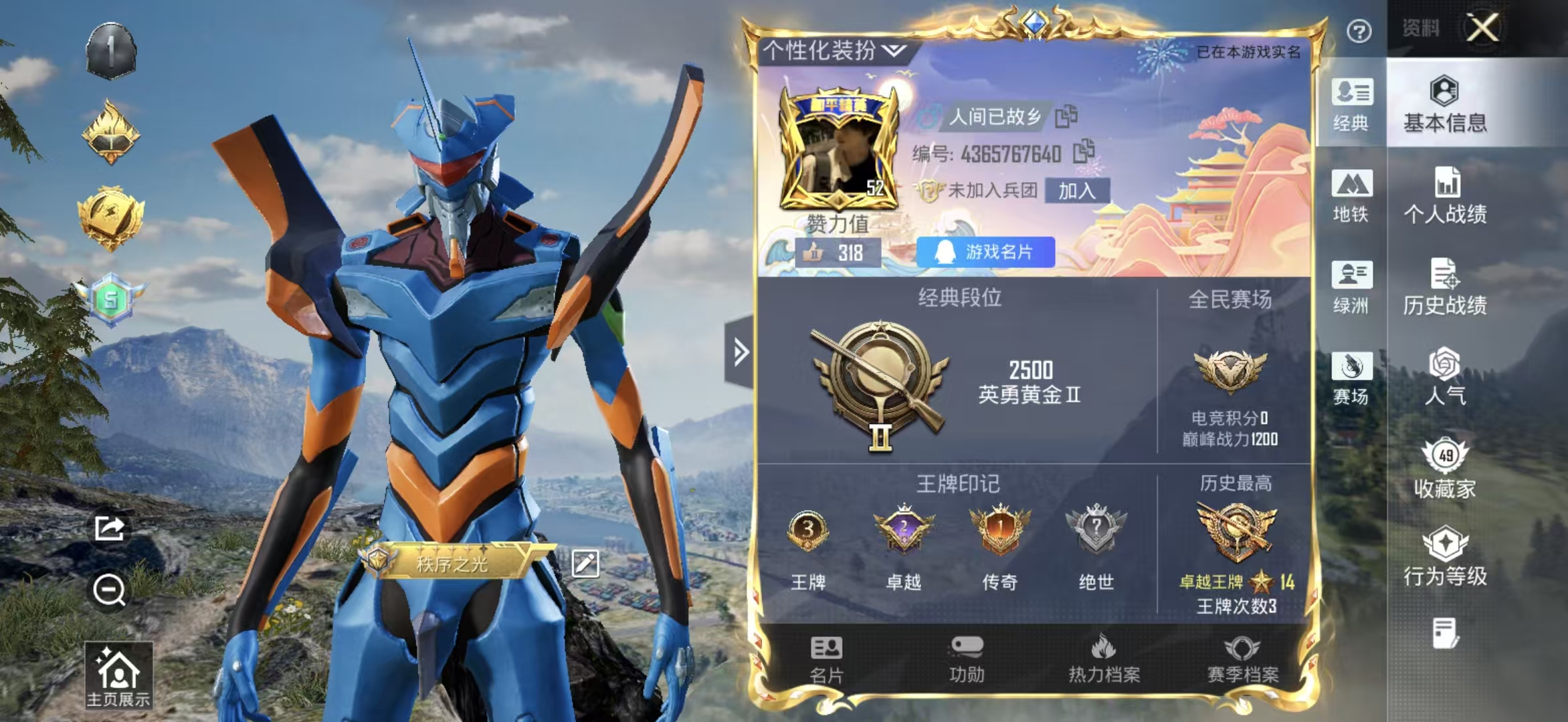Open the question mark help button
The width and height of the screenshot is (1568, 722).
click(x=1359, y=31)
